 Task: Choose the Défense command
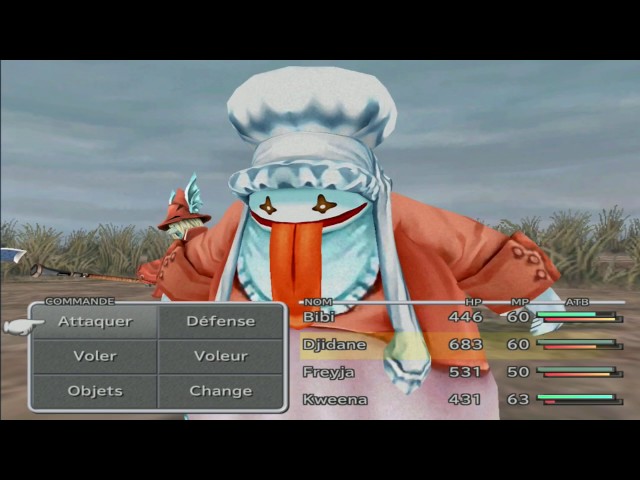[221, 321]
